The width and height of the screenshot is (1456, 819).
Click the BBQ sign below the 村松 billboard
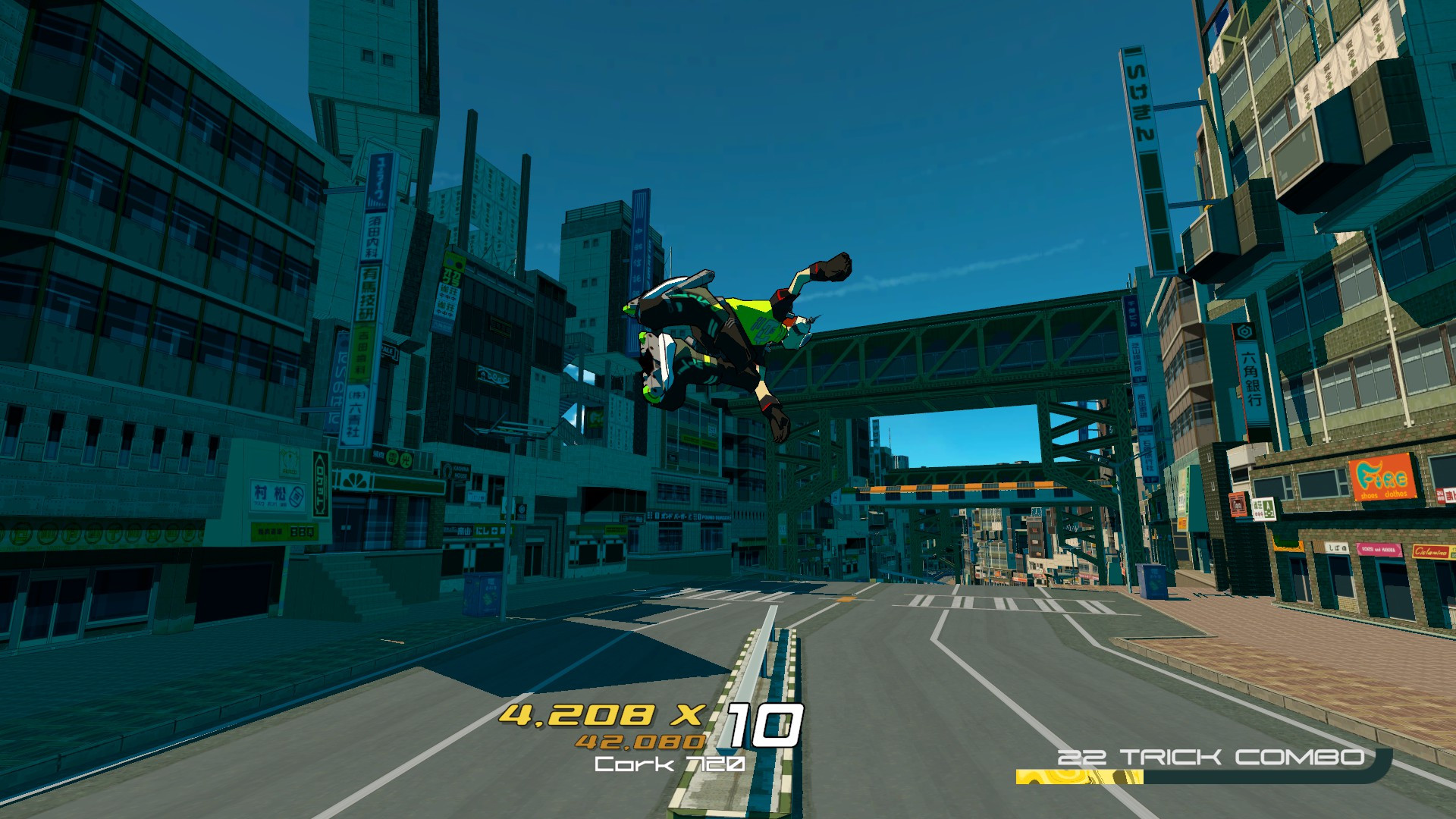[x=285, y=532]
